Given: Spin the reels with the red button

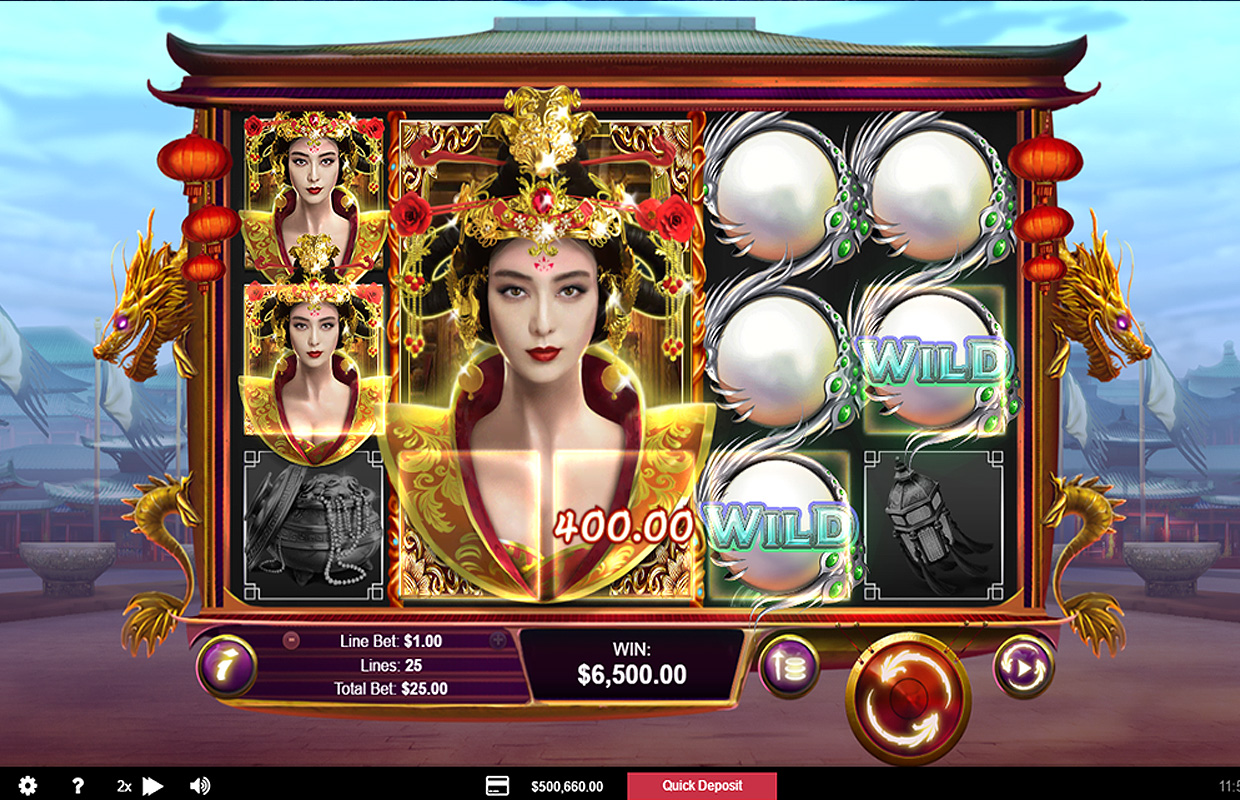Looking at the screenshot, I should [x=908, y=692].
